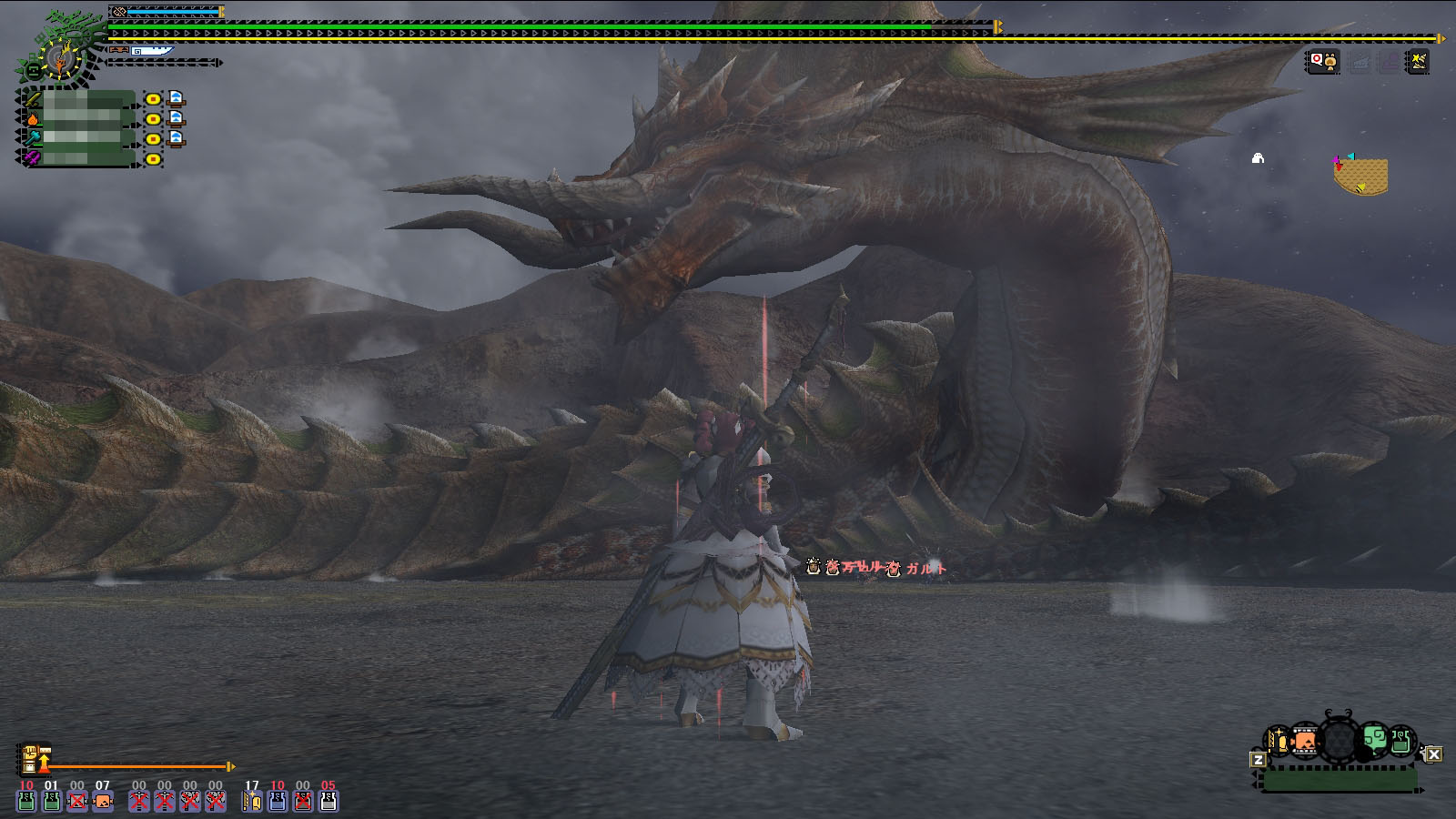1456x819 pixels.
Task: Select the whetstone shortcut showing 17
Action: [252, 801]
